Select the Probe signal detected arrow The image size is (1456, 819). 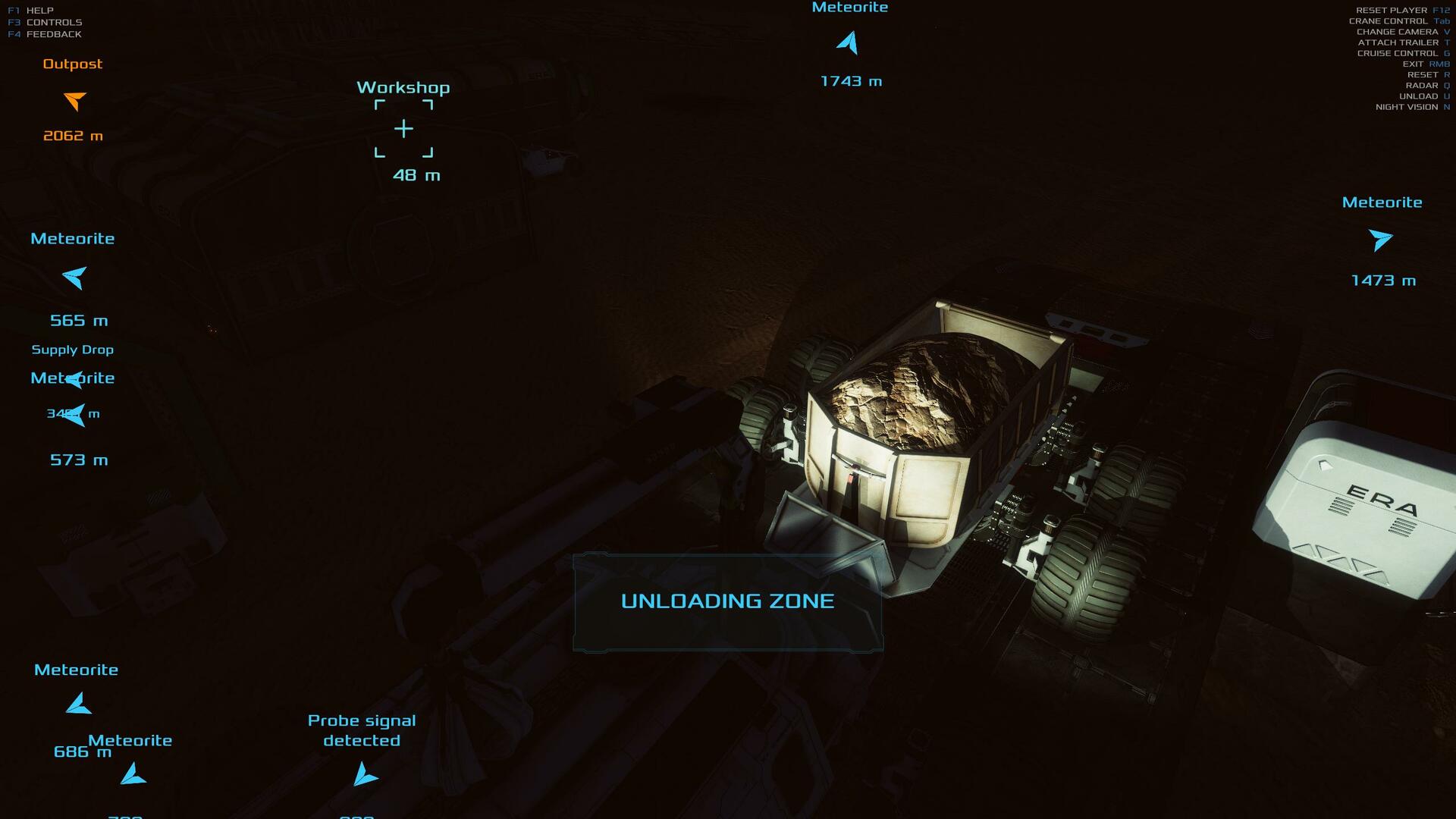point(365,775)
